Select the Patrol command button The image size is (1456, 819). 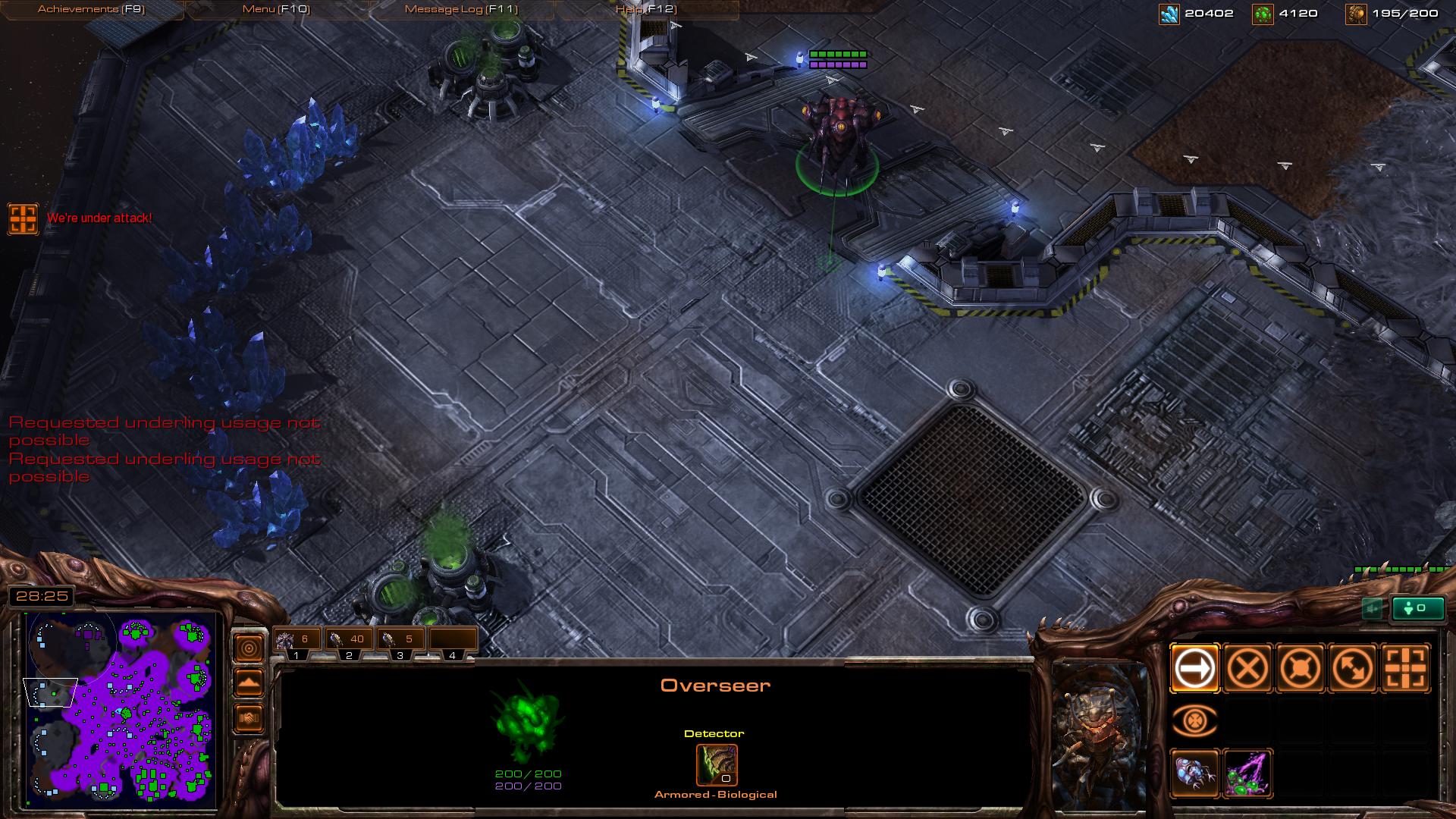click(x=1353, y=668)
